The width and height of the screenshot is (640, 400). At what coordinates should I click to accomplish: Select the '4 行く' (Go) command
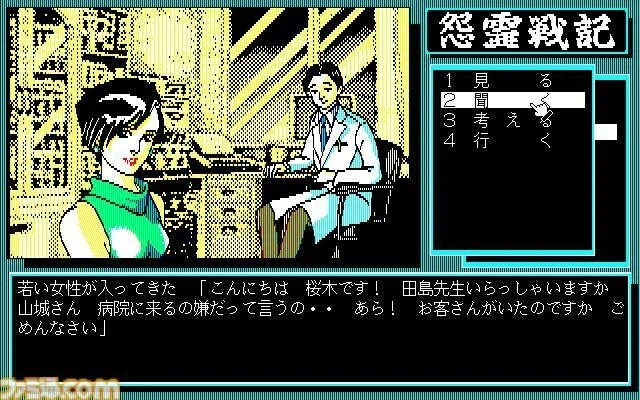(511, 141)
